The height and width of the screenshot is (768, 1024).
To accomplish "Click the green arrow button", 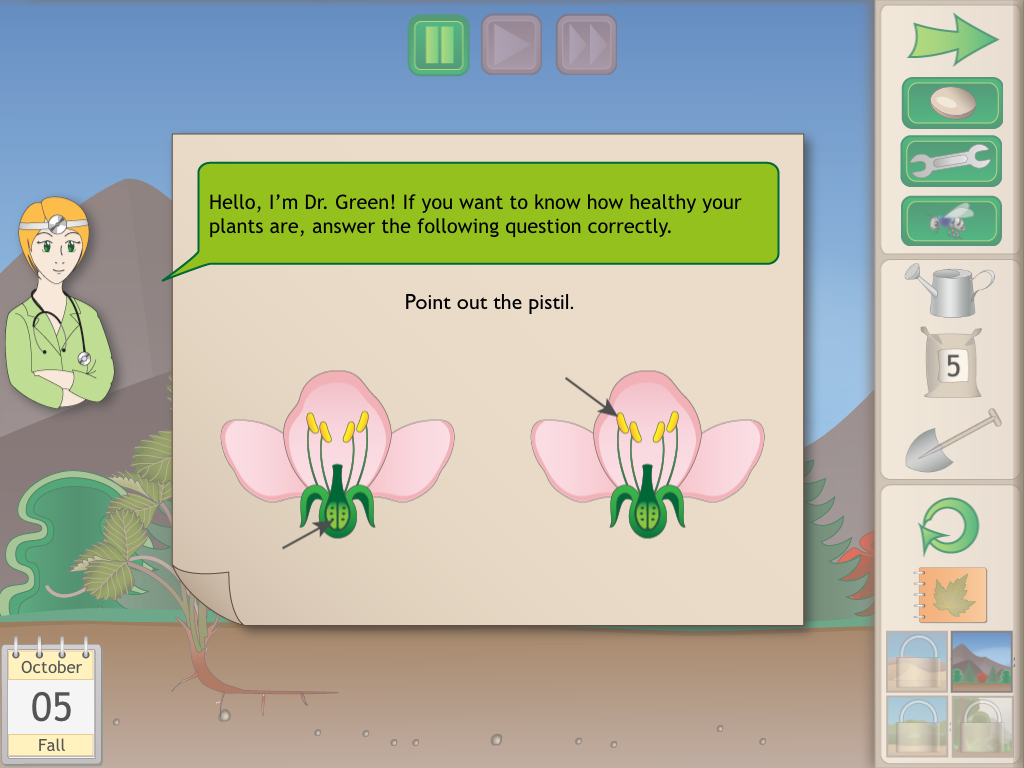I will tap(952, 38).
